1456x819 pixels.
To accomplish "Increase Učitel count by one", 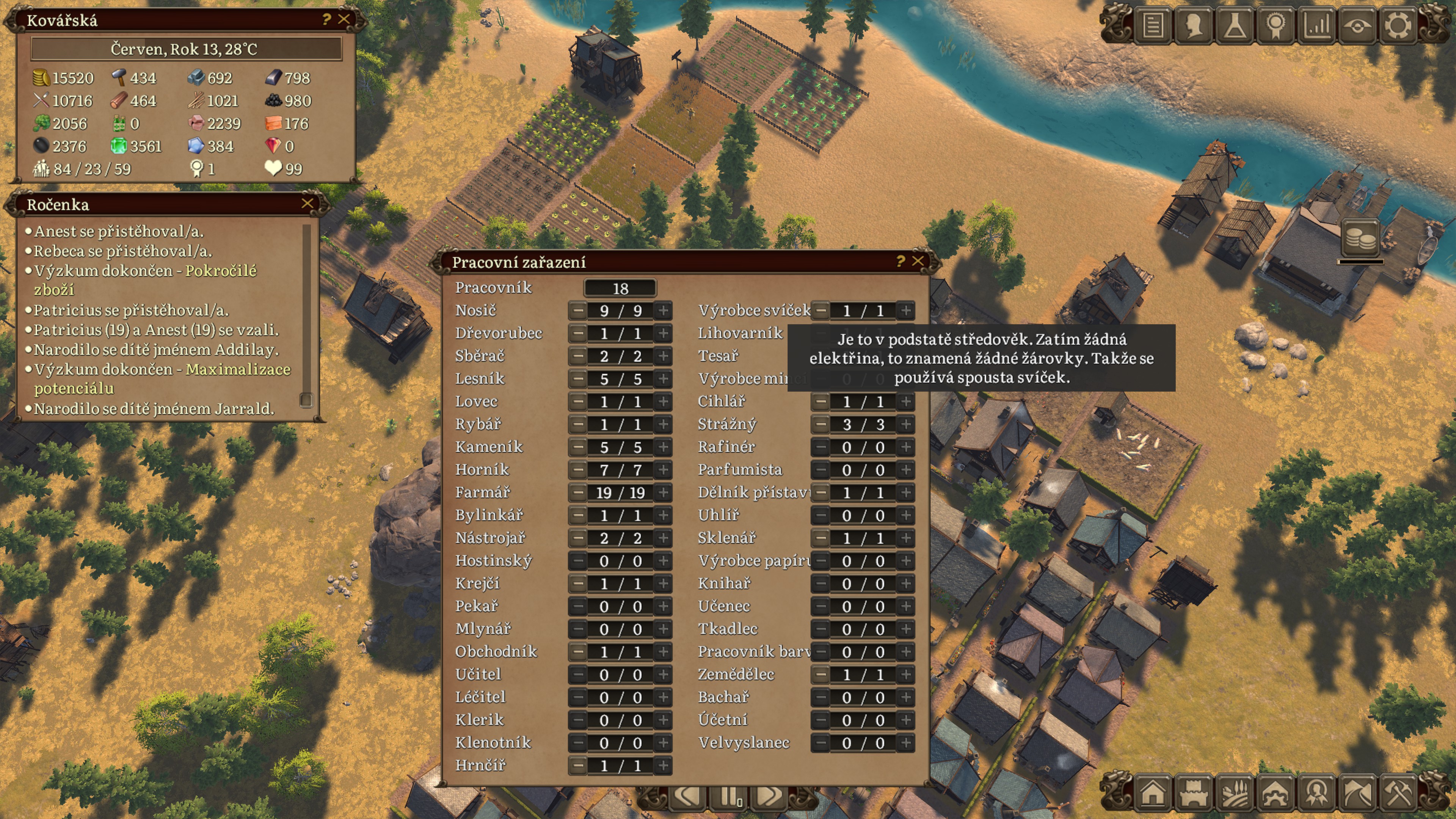I will [x=664, y=674].
